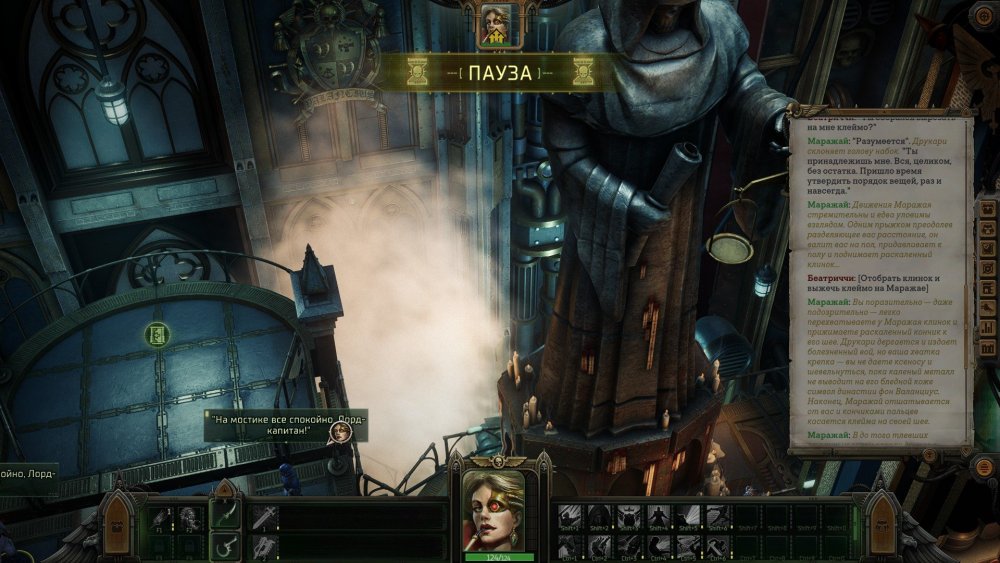
Task: Select the character portrait at the top
Action: coord(496,25)
